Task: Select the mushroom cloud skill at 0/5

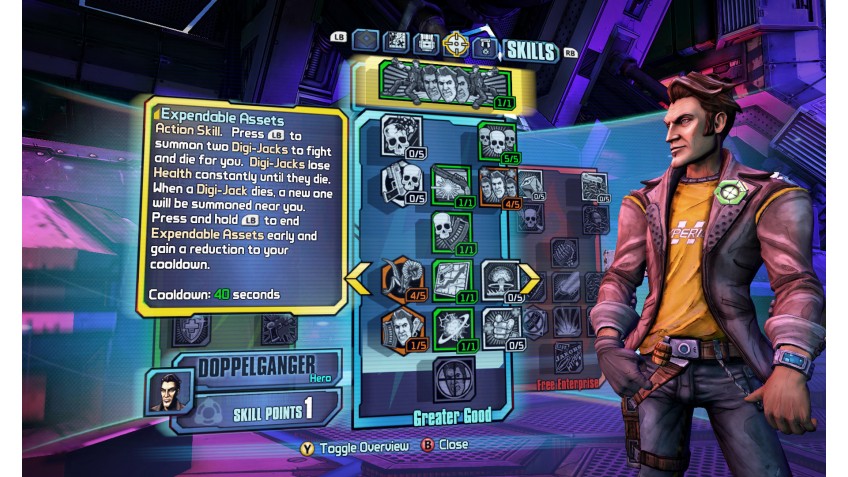Action: click(499, 279)
